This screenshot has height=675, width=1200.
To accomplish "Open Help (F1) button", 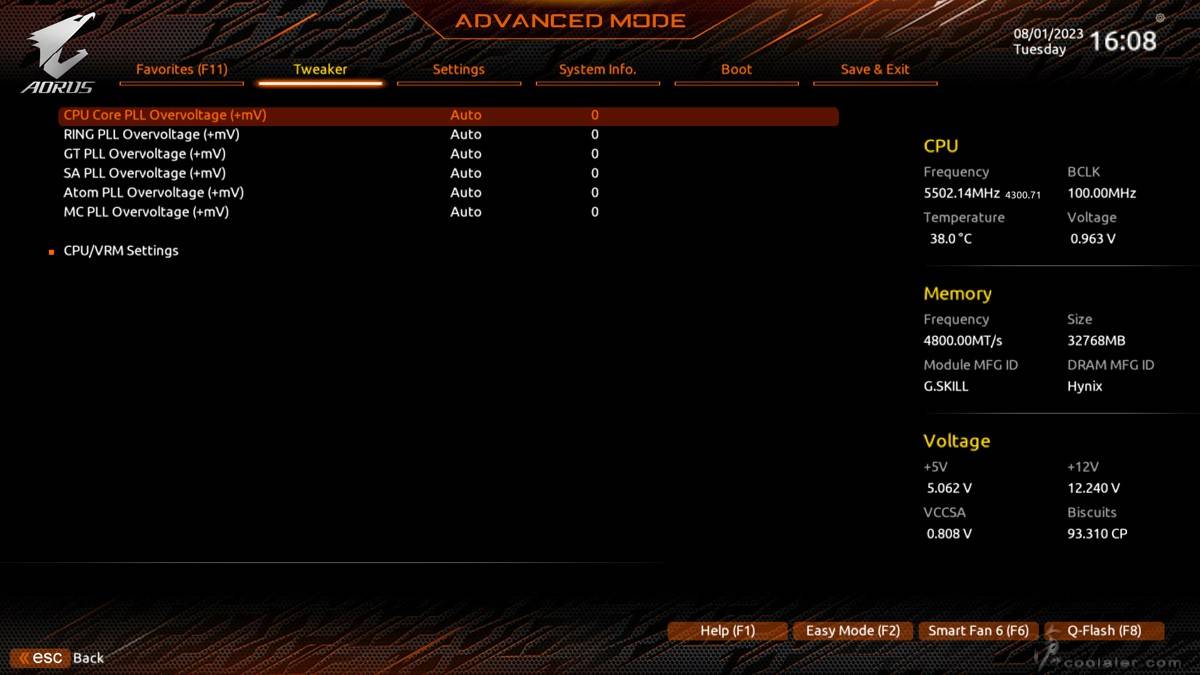I will (727, 631).
